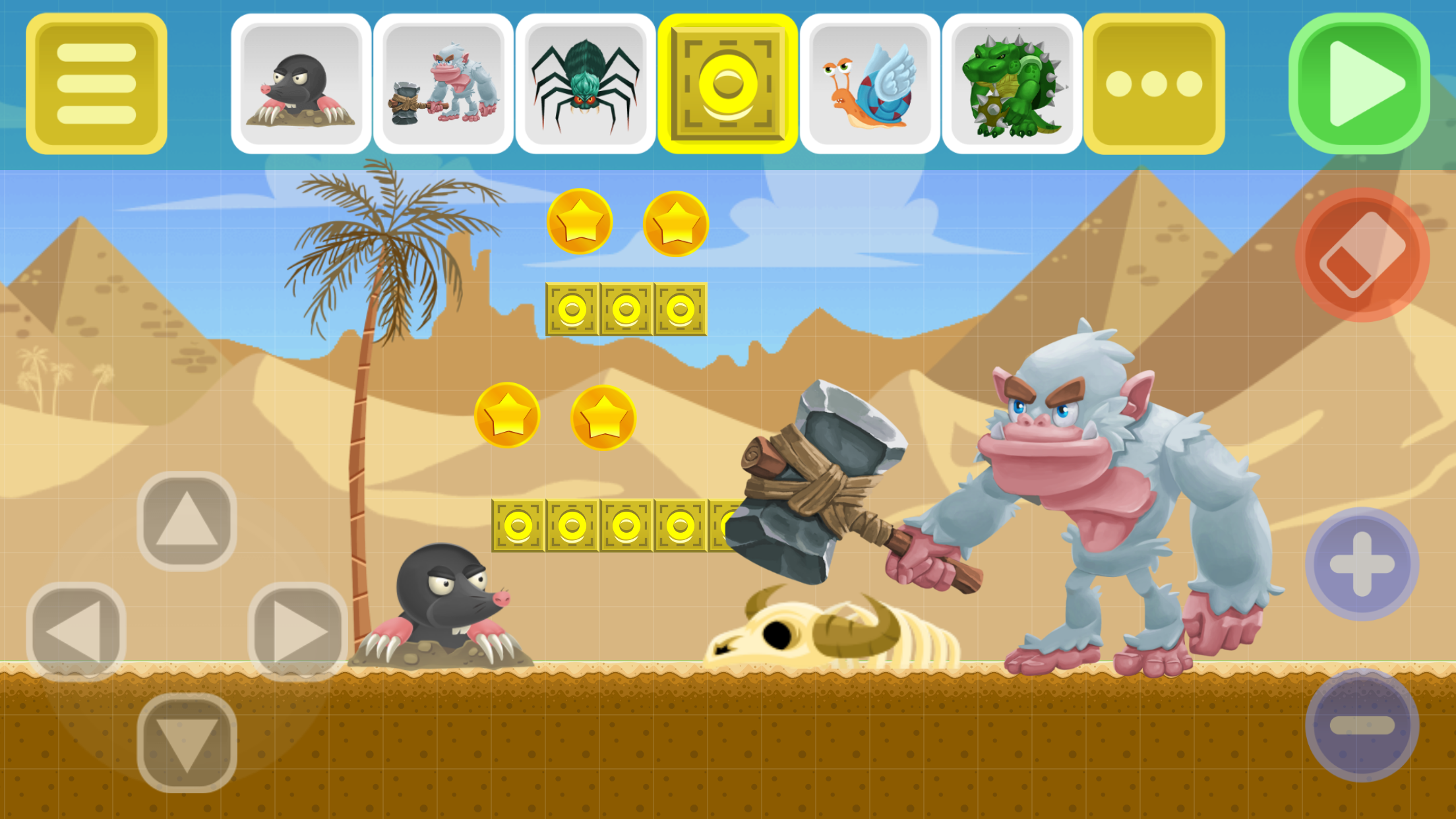The image size is (1456, 819).
Task: Activate the eraser tool
Action: pos(1362,254)
